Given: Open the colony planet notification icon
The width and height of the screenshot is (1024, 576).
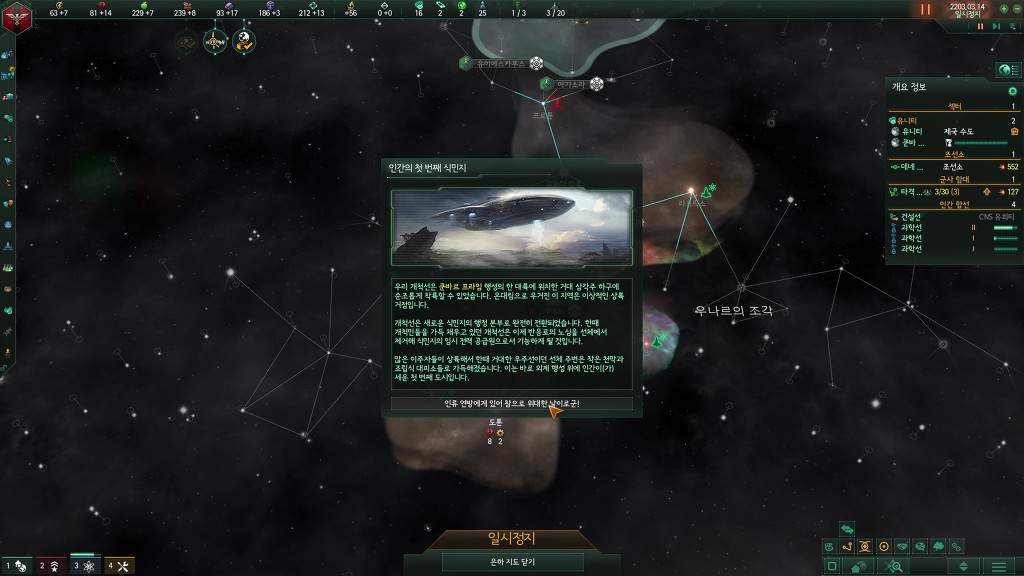Looking at the screenshot, I should pyautogui.click(x=244, y=41).
